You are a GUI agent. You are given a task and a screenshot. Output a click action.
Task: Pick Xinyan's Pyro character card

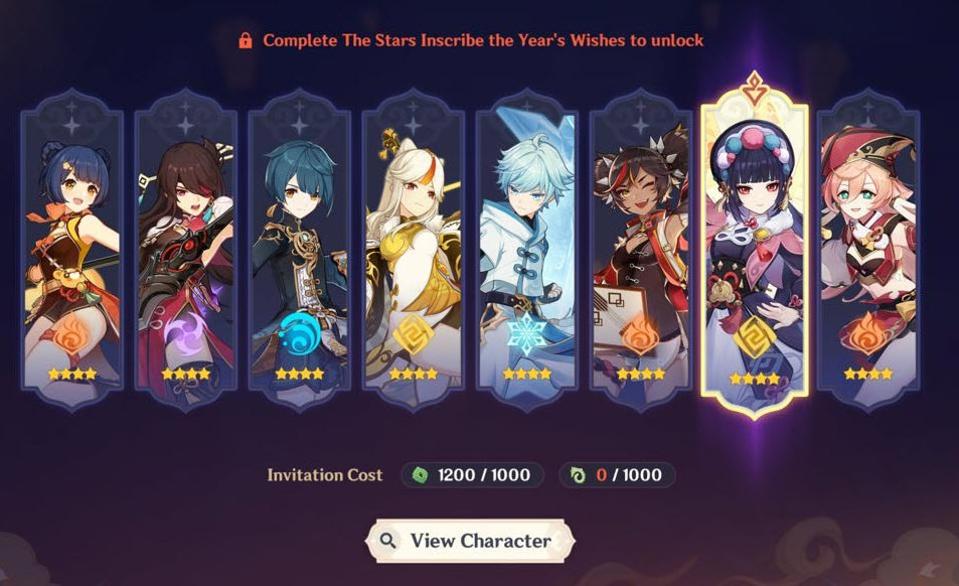[x=640, y=250]
